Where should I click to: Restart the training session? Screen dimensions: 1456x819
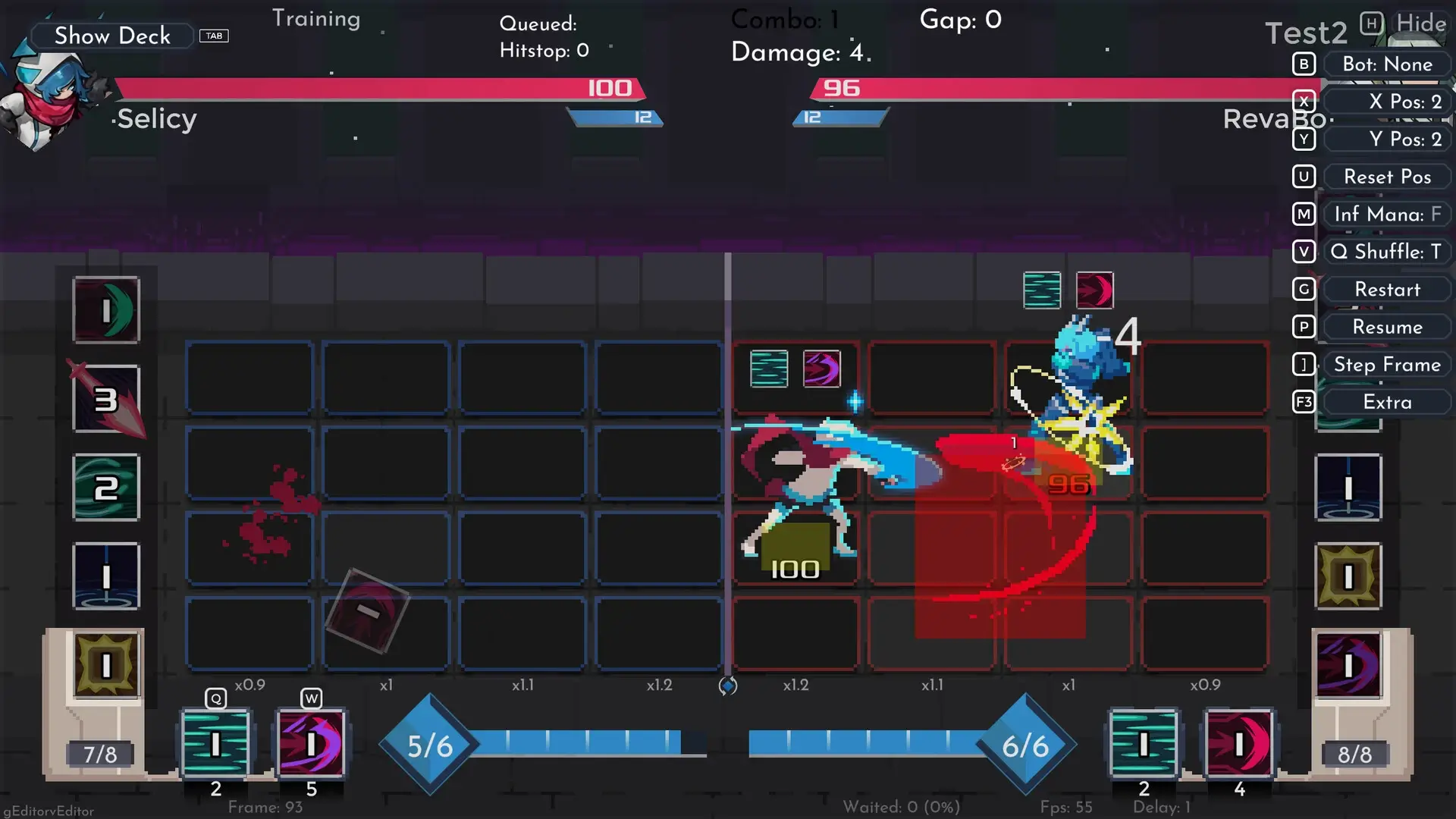point(1386,290)
